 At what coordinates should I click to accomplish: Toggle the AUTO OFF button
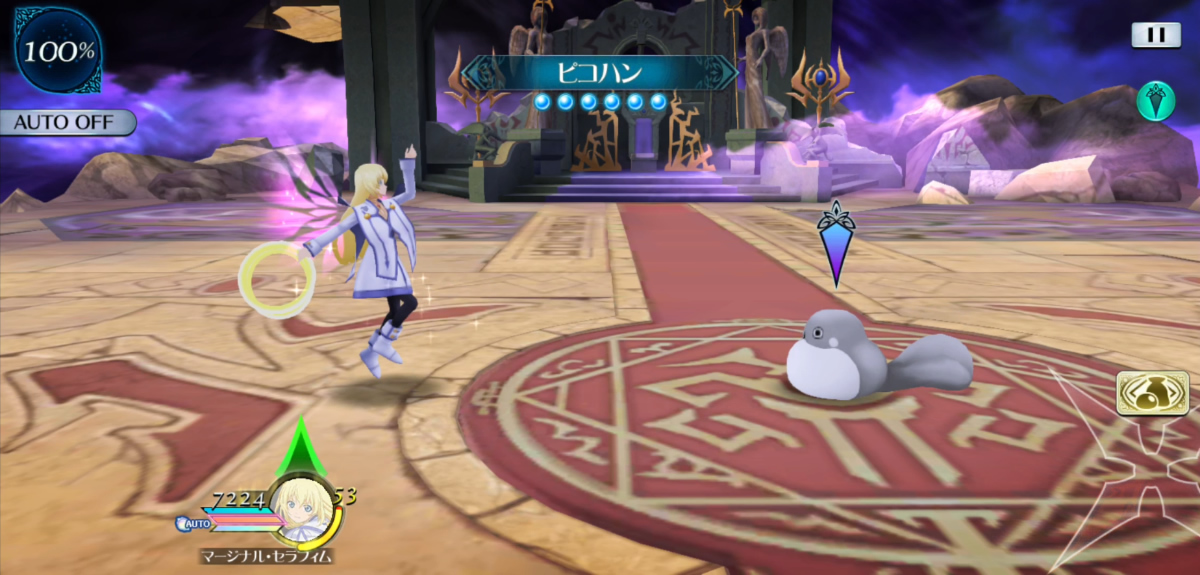pyautogui.click(x=66, y=123)
